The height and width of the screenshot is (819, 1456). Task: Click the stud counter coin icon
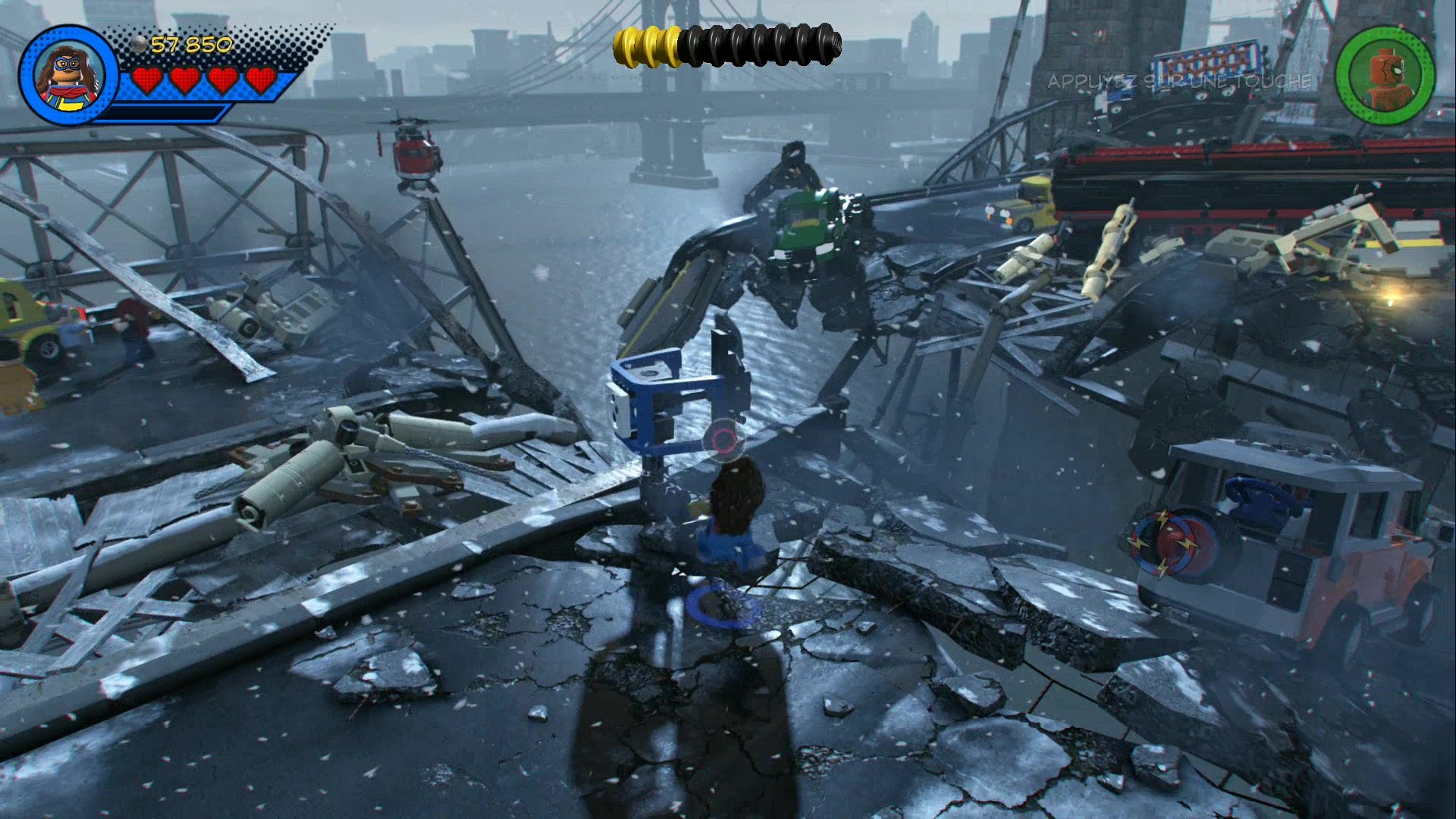click(138, 44)
